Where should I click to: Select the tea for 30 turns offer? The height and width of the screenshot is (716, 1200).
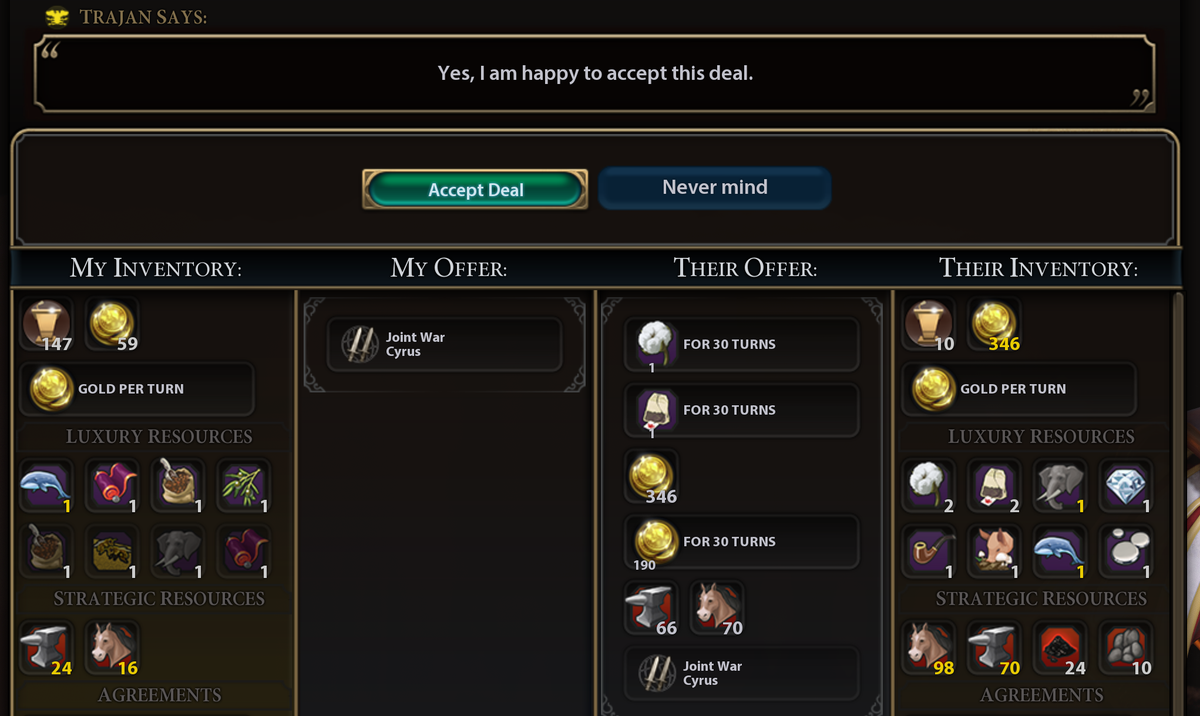point(741,410)
